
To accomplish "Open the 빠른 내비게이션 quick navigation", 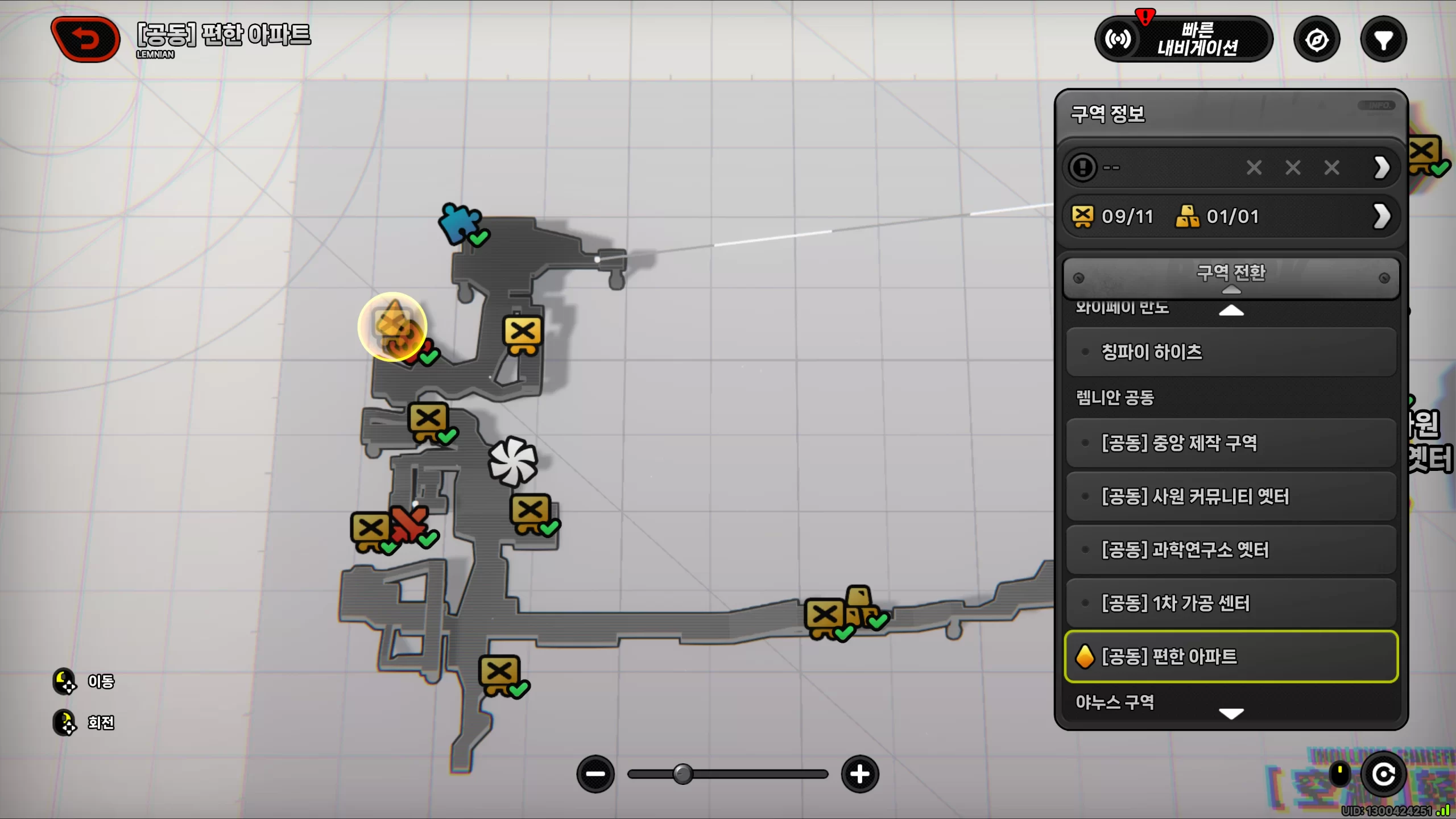I will click(x=1184, y=39).
